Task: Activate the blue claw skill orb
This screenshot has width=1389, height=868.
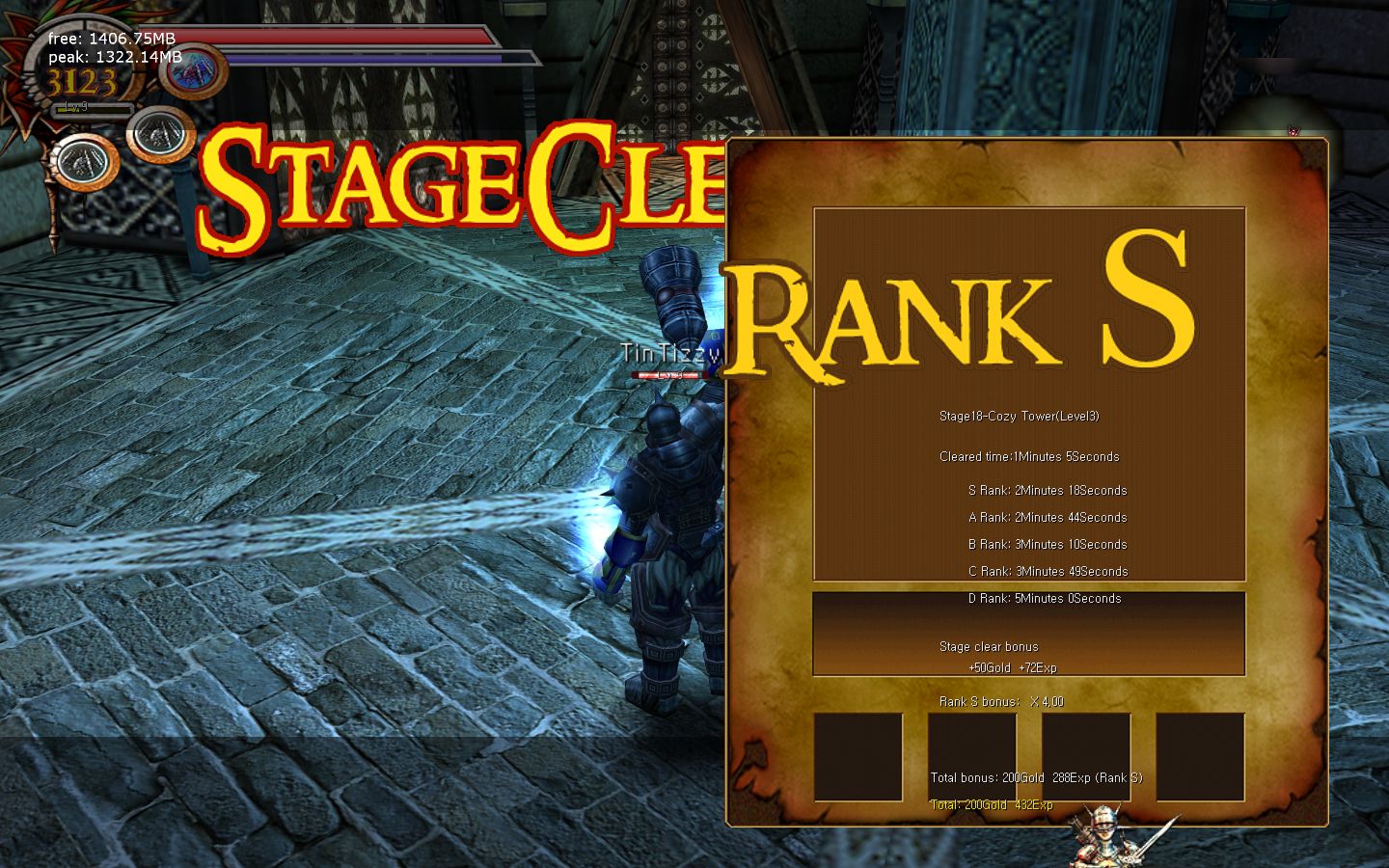Action: click(194, 71)
